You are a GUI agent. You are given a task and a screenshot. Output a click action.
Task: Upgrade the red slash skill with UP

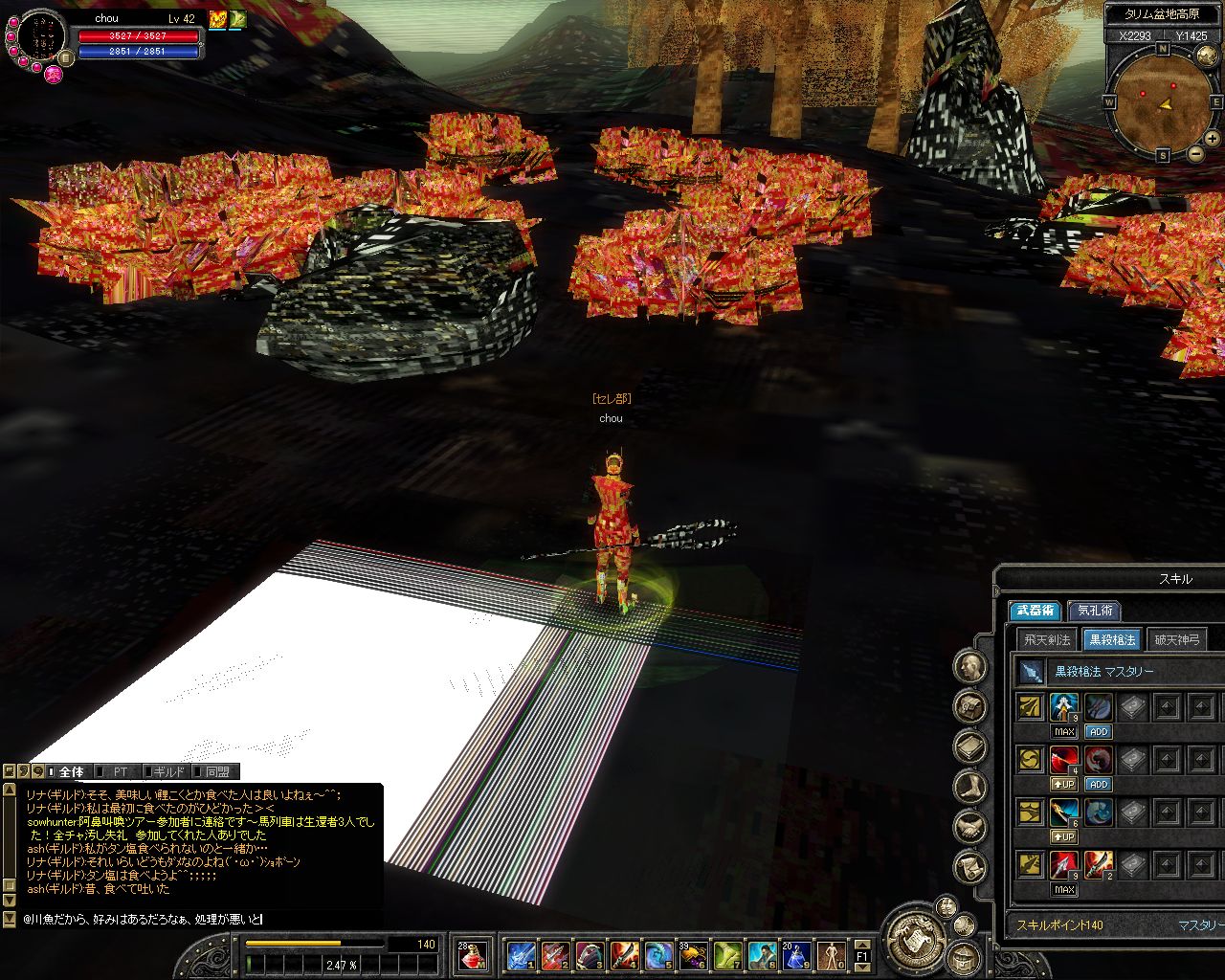pos(1064,784)
